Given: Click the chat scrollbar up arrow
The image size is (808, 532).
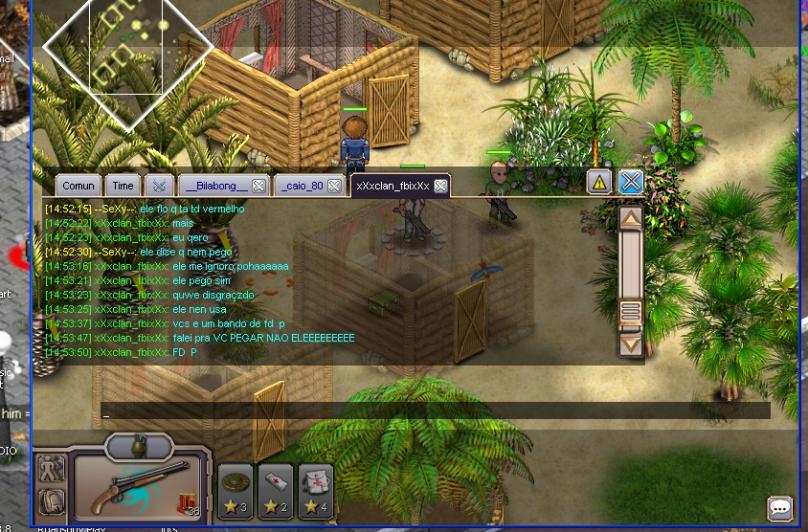Looking at the screenshot, I should pos(630,217).
